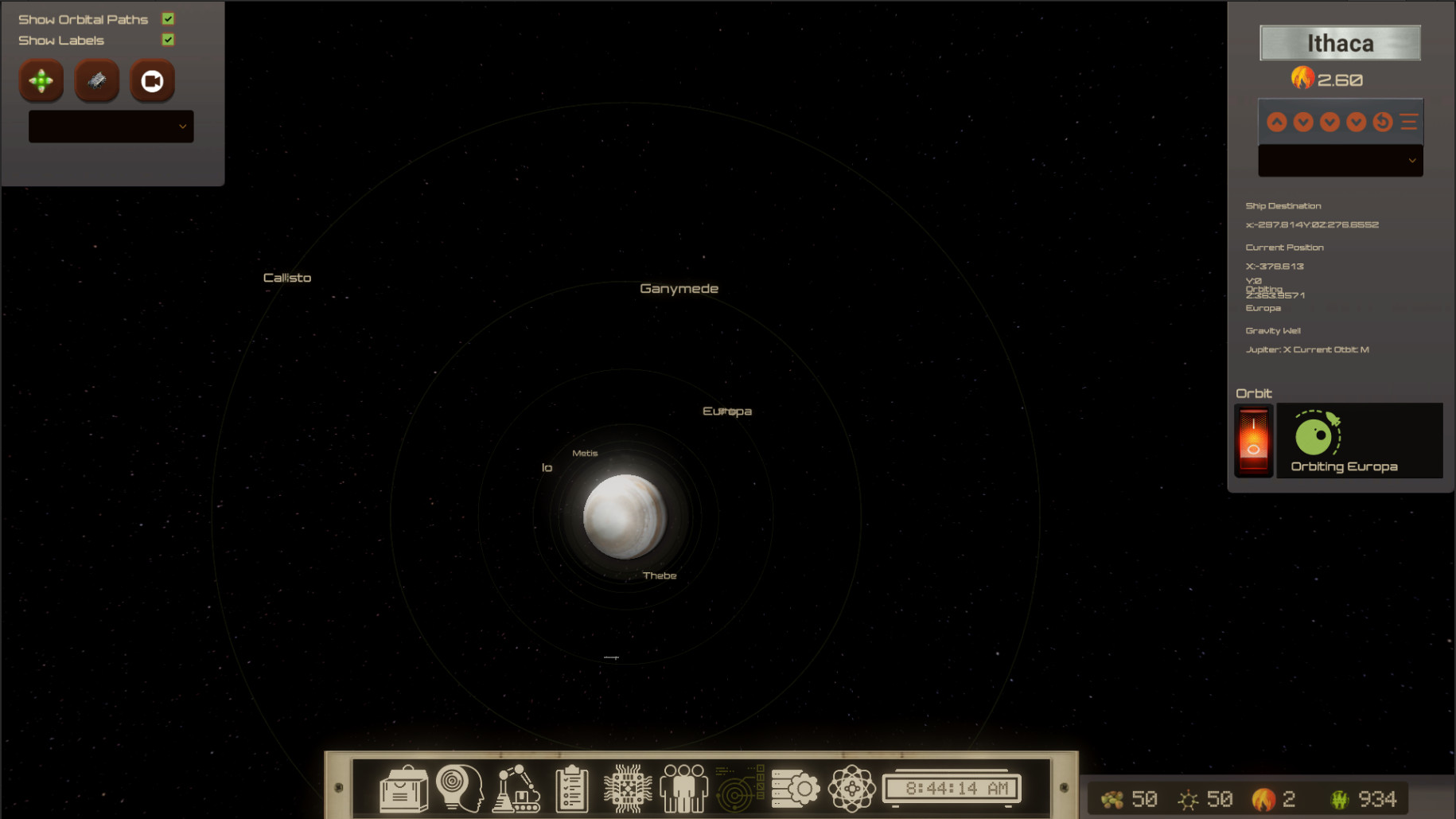Click the satellite icon in top-left panel
Viewport: 1456px width, 819px height.
[96, 80]
